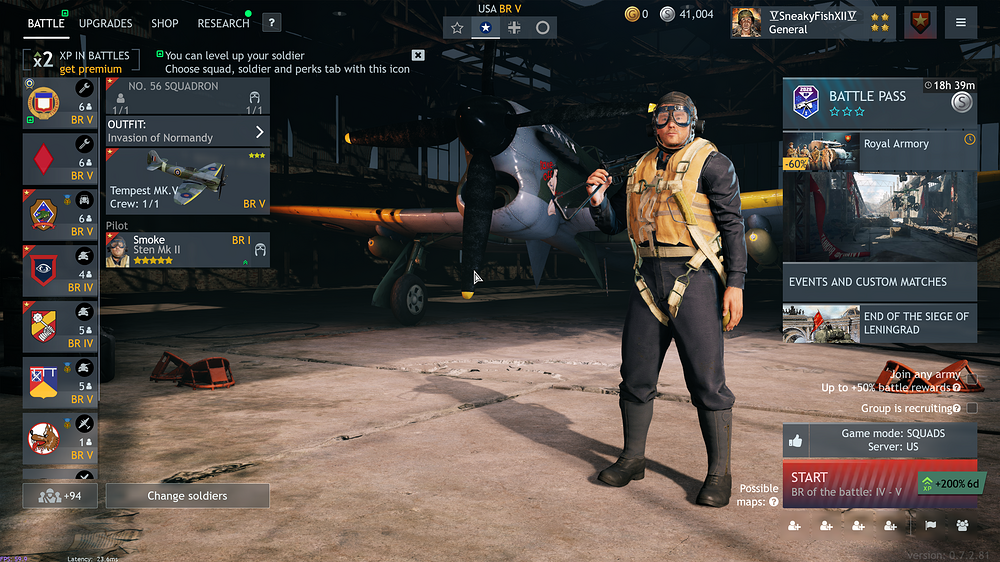This screenshot has height=562, width=1000.
Task: Open the reserve soldiers +94 button
Action: click(60, 496)
